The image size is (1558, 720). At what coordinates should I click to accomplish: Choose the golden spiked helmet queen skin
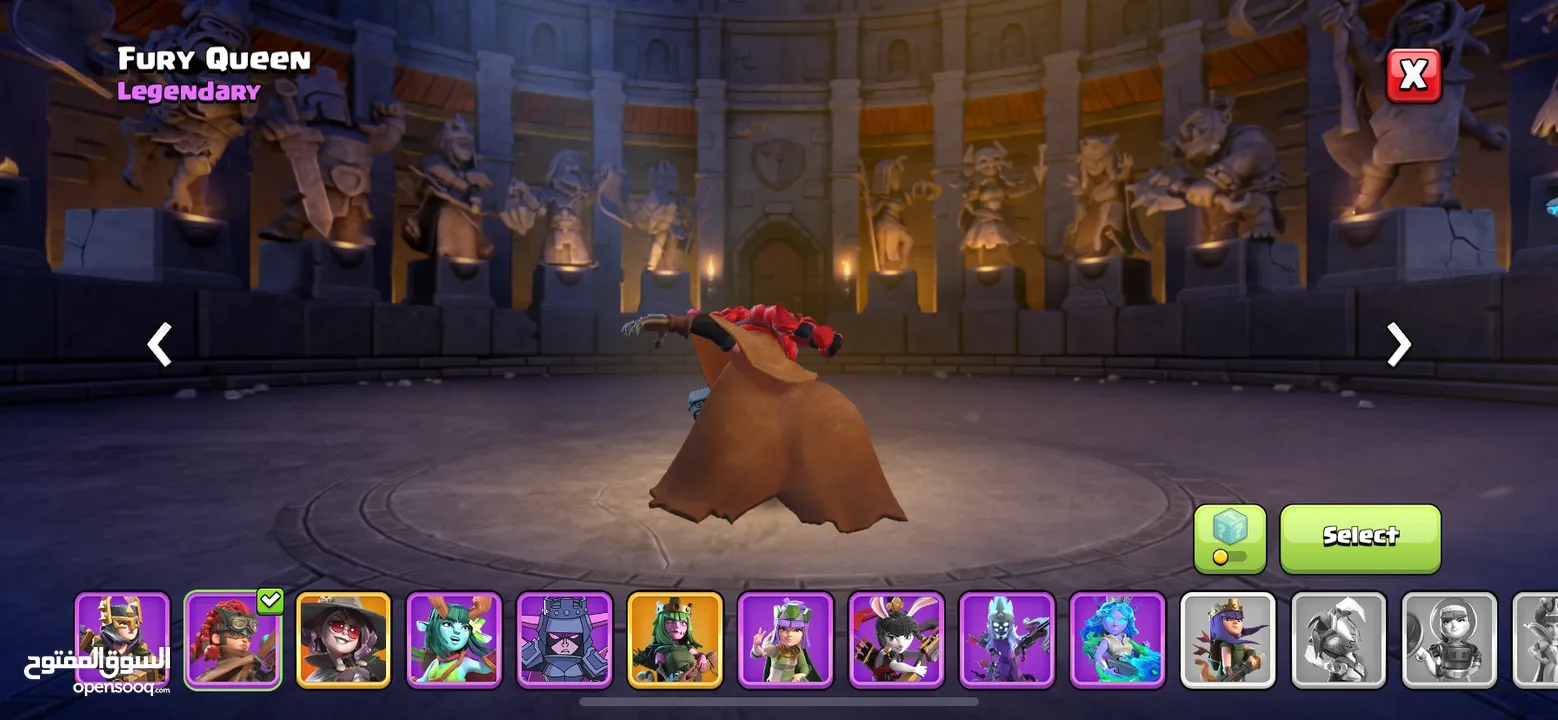123,640
